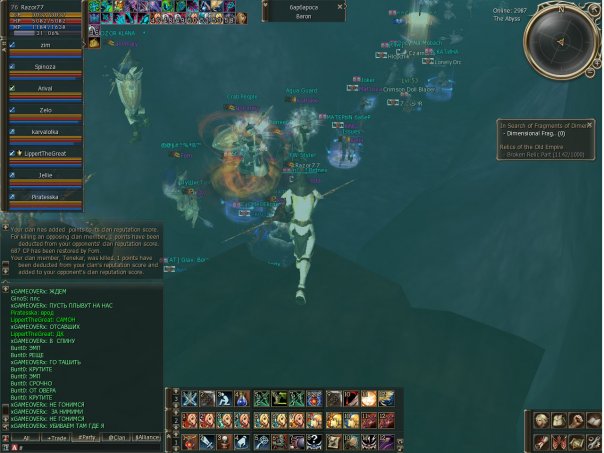Switch chat to the All tab
The image size is (604, 453).
(x=25, y=438)
